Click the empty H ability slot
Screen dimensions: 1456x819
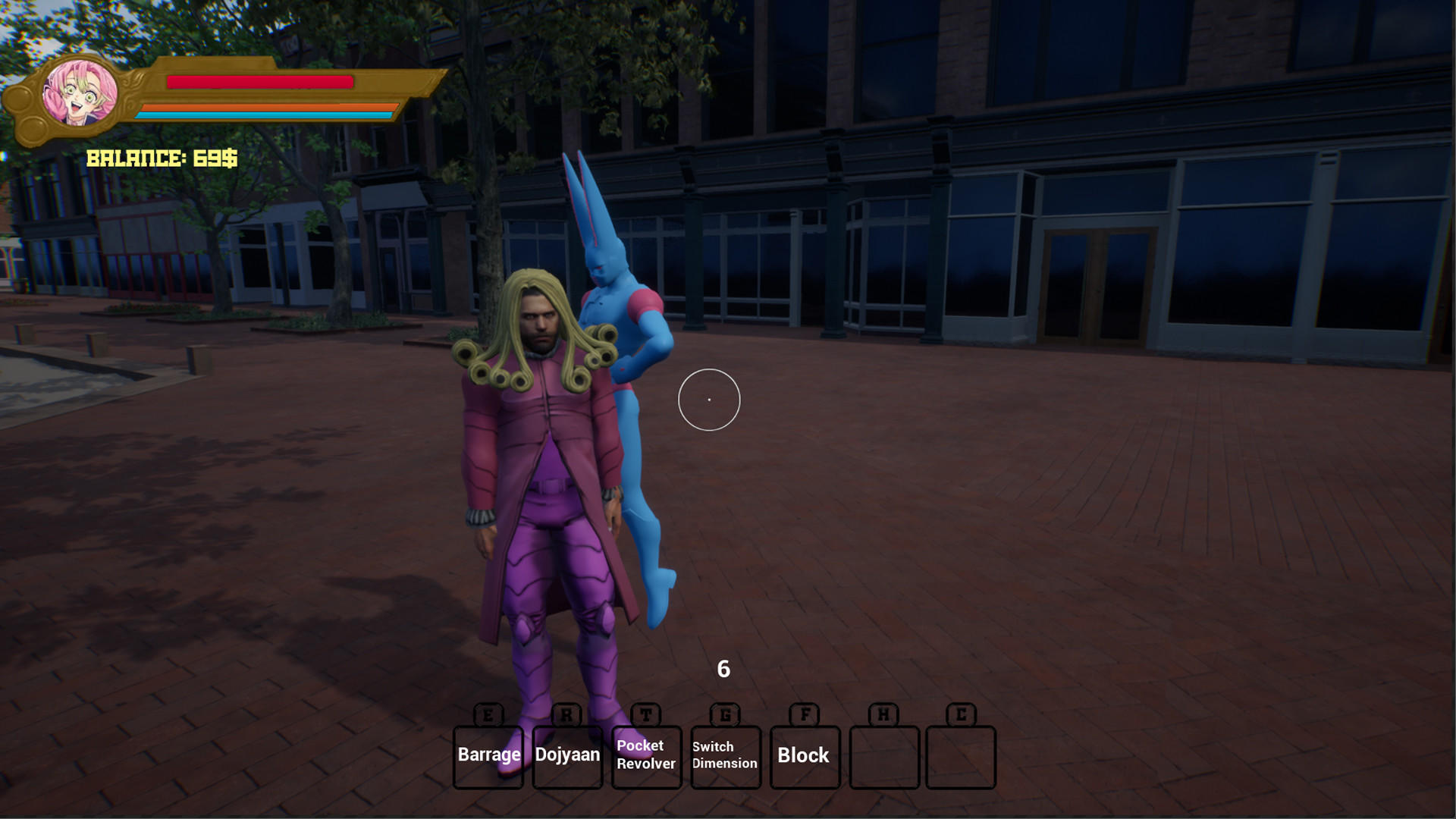(x=883, y=755)
